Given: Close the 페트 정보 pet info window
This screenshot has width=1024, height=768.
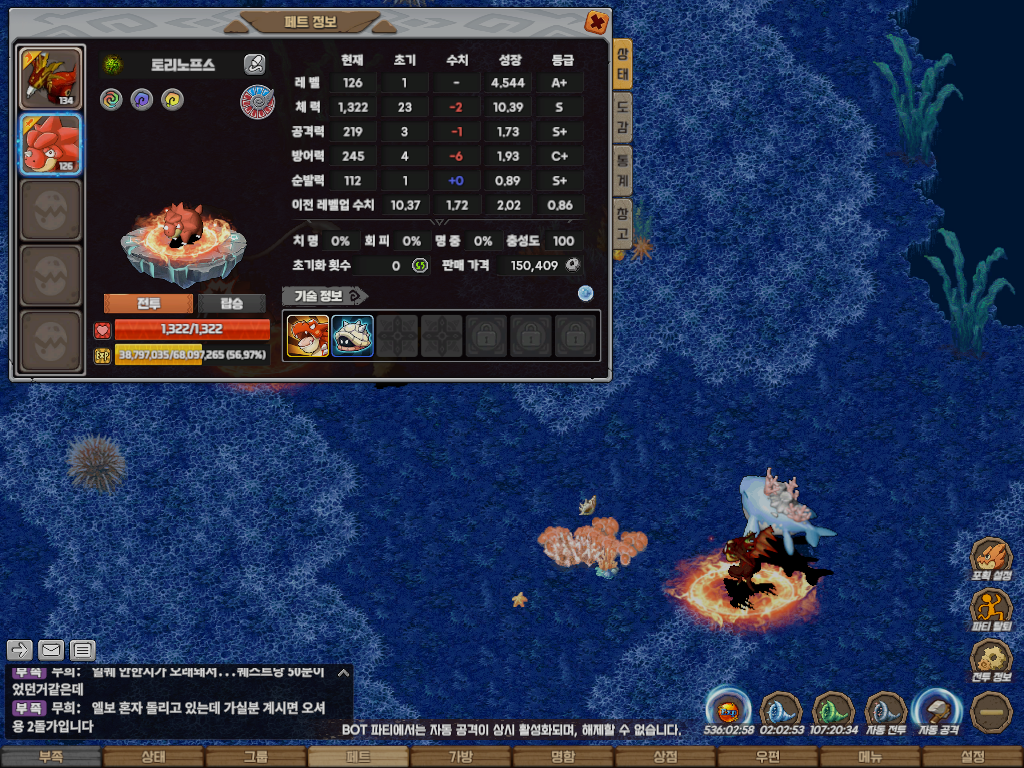Looking at the screenshot, I should point(595,21).
